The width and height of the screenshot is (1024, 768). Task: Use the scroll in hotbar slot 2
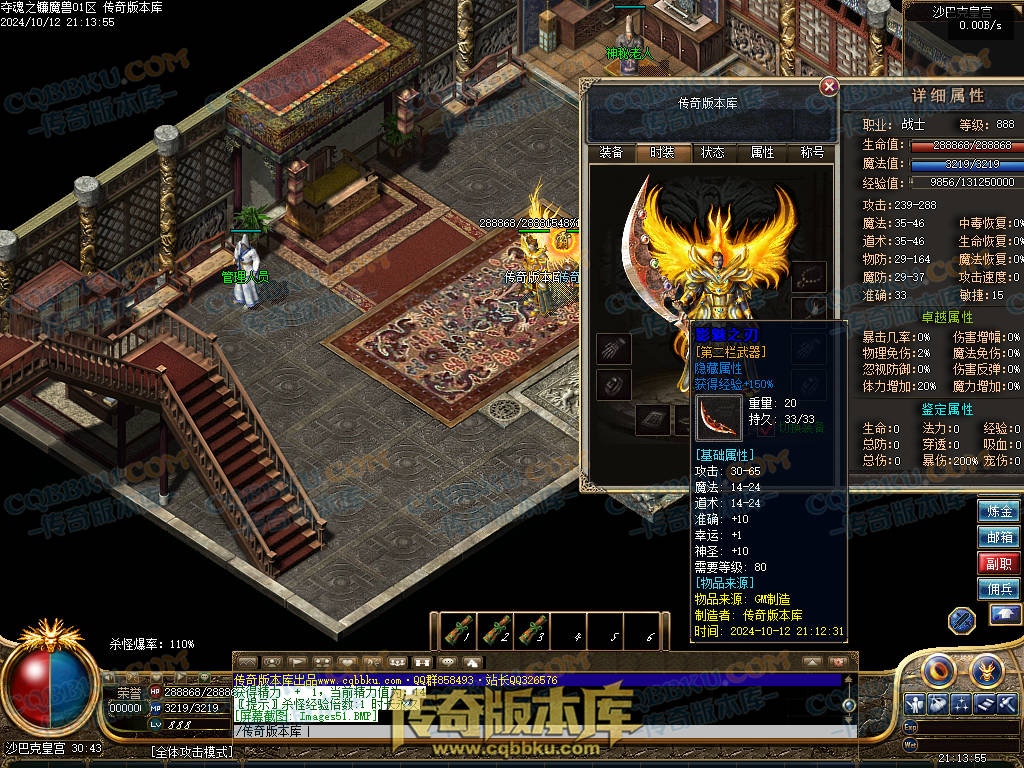point(494,631)
